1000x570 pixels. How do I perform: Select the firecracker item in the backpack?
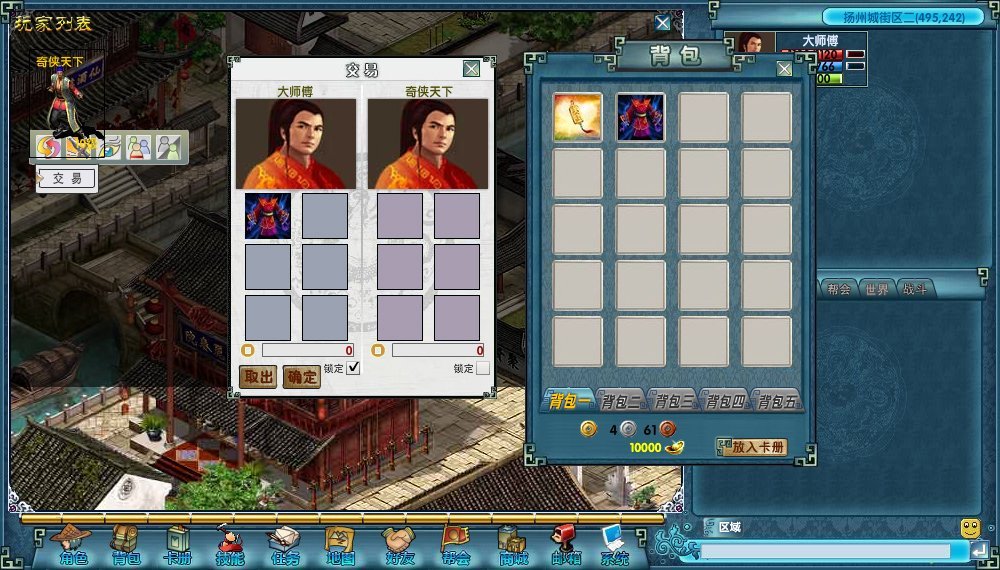[578, 118]
